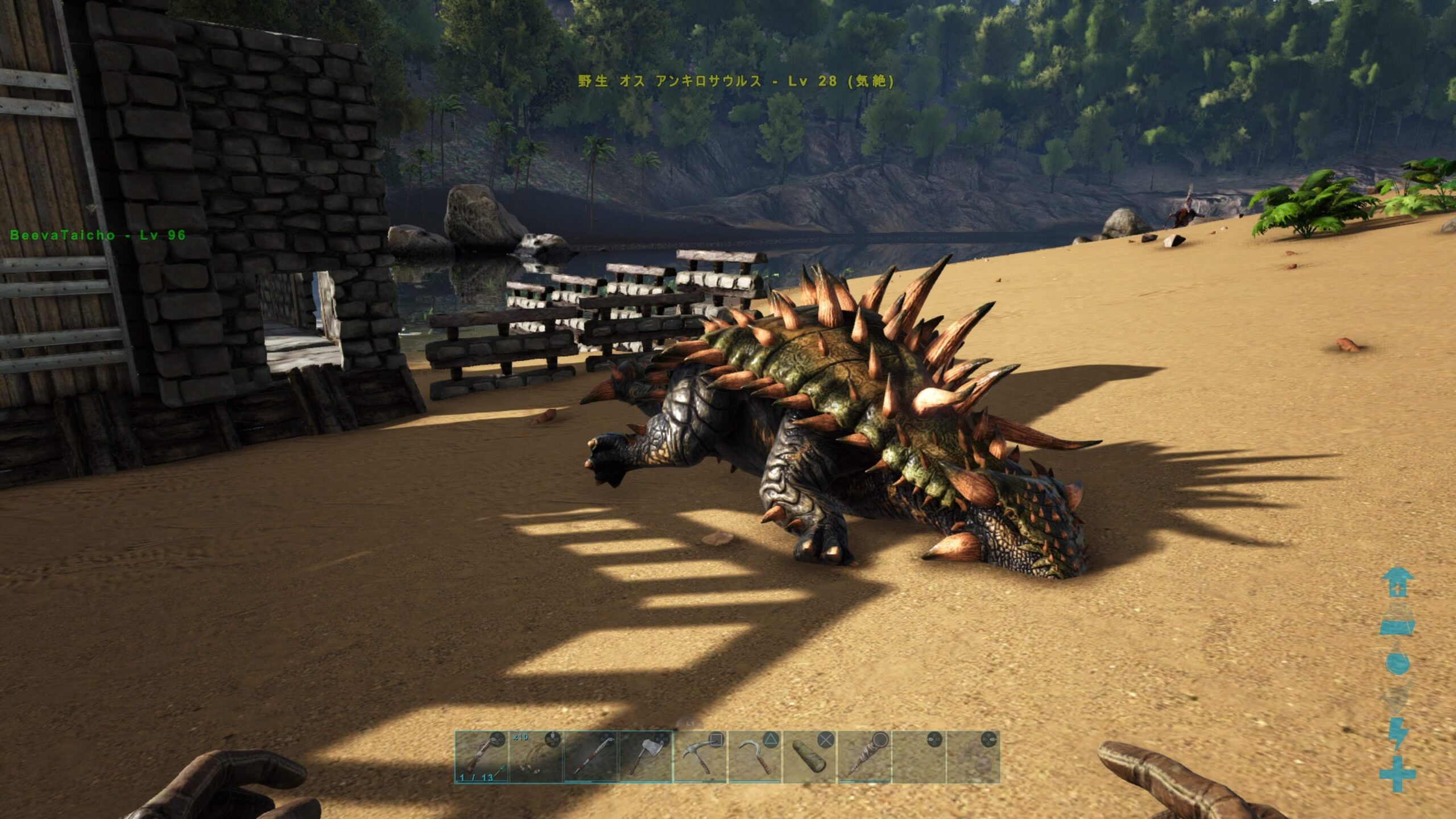Choose the spear in the hotbar
Screen dimensions: 1456x819
591,757
